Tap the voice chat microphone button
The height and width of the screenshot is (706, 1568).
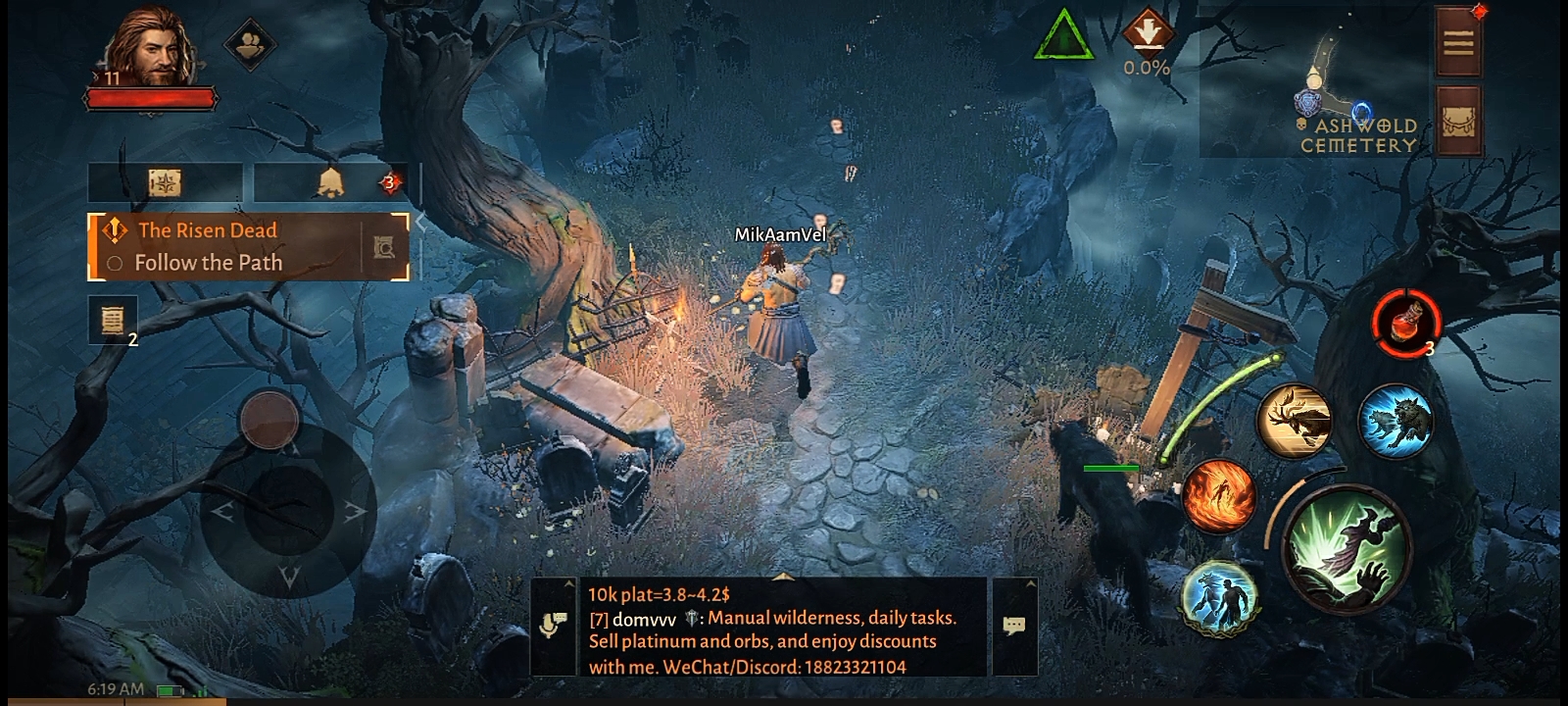tap(552, 626)
